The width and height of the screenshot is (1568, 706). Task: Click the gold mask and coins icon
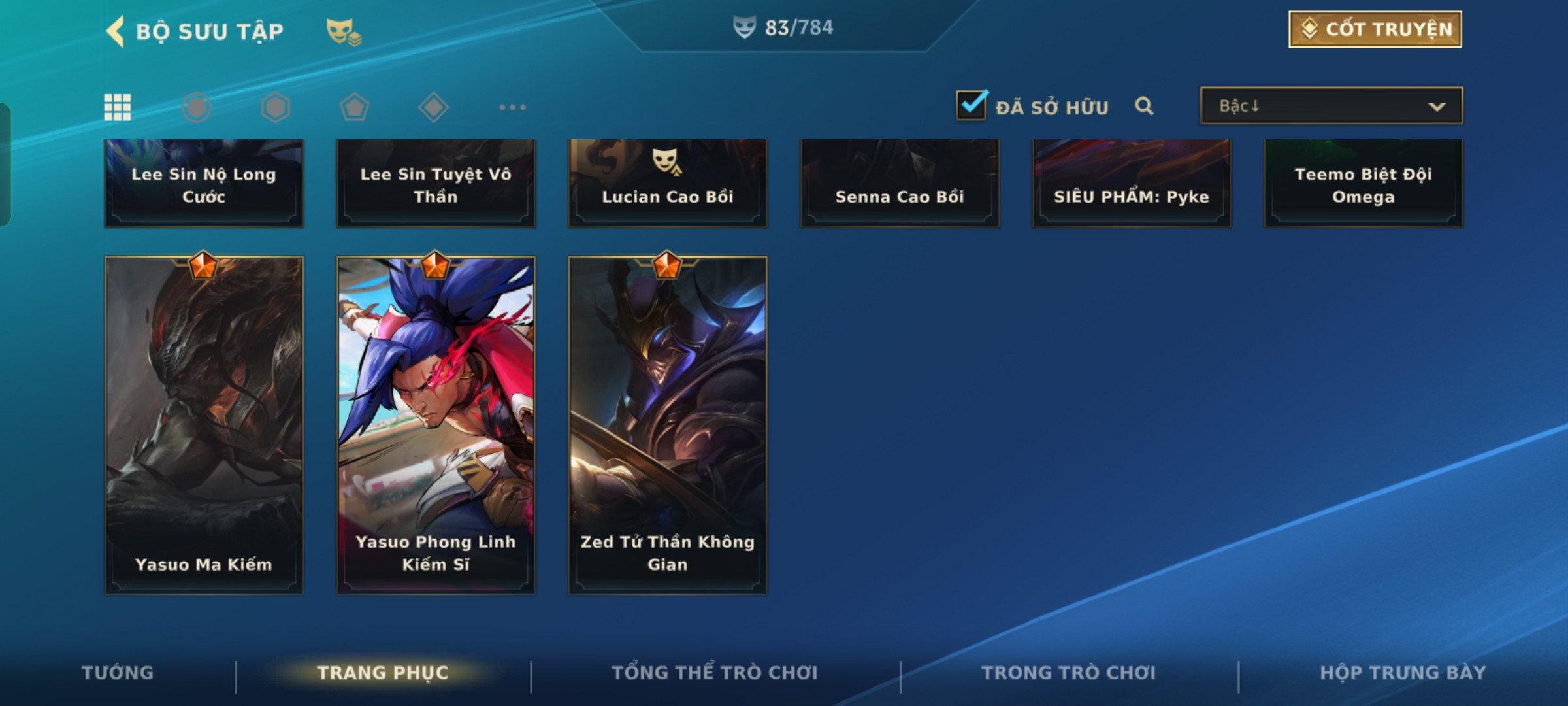coord(344,31)
